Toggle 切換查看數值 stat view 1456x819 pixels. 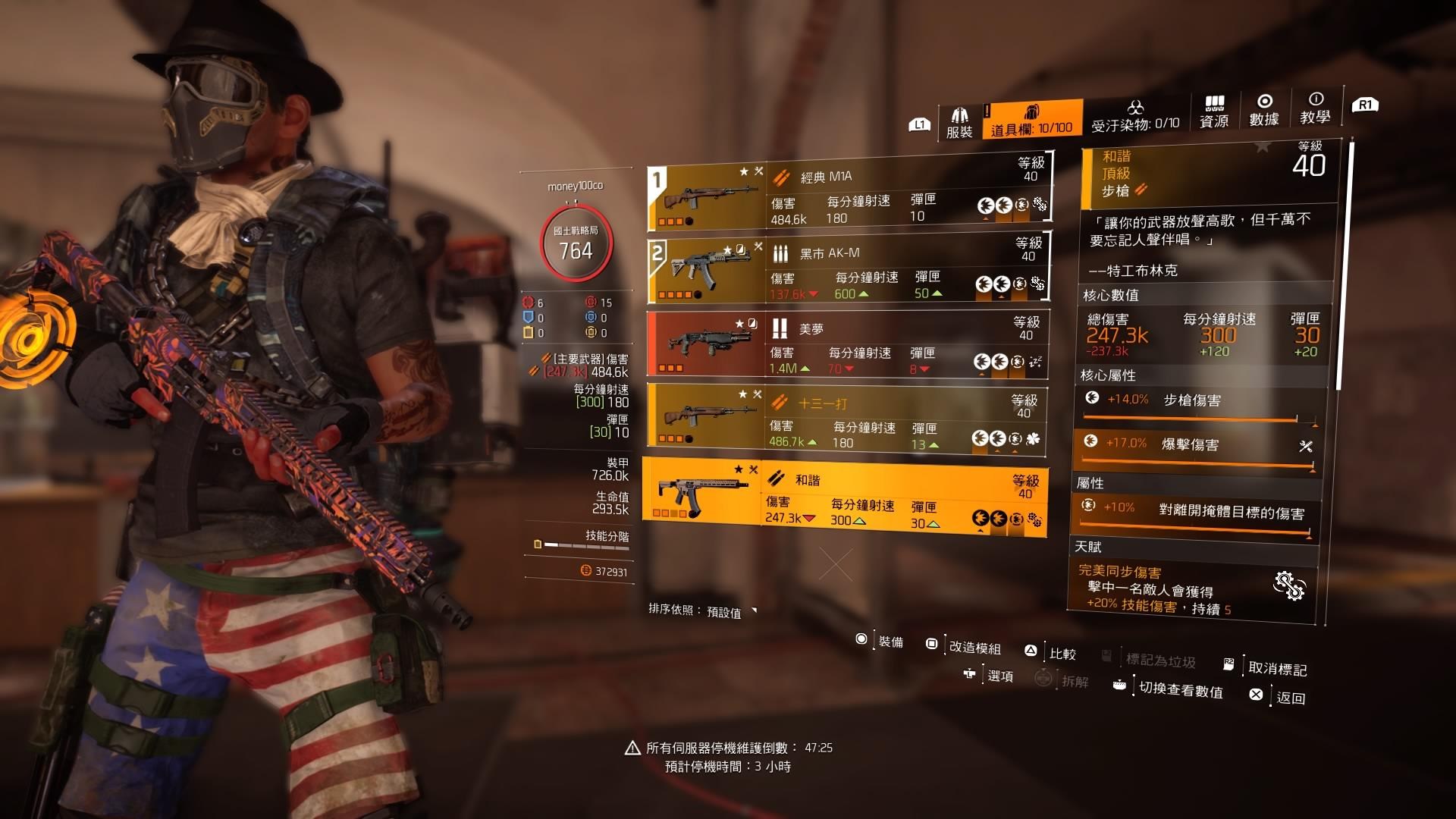coord(1170,688)
